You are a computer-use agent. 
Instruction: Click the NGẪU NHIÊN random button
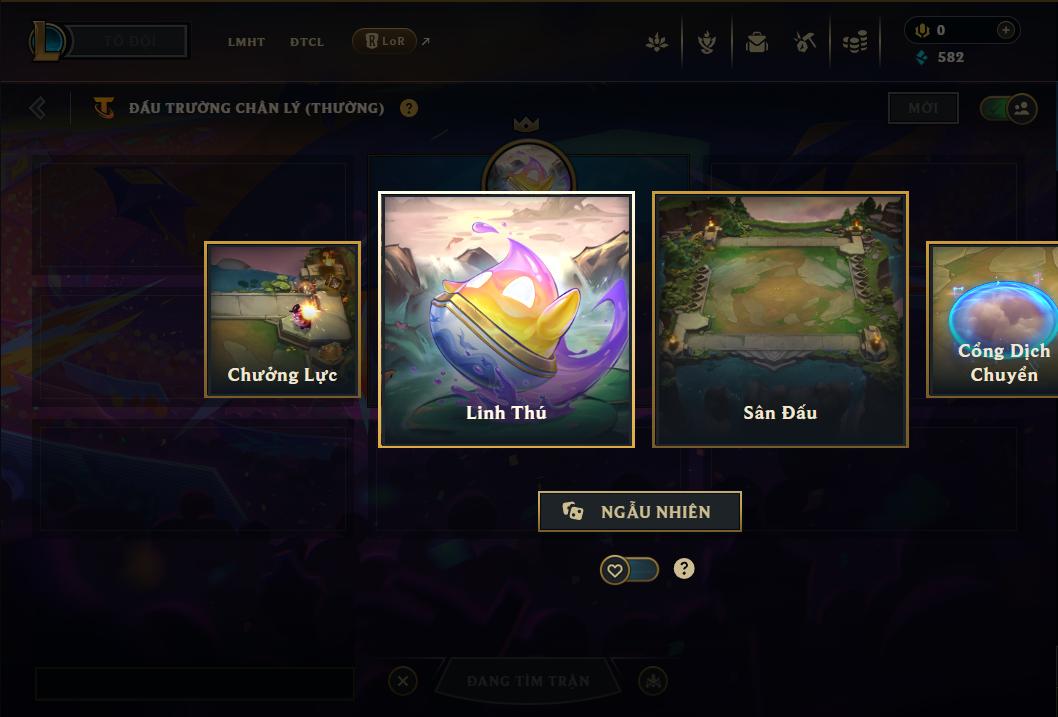click(x=640, y=511)
